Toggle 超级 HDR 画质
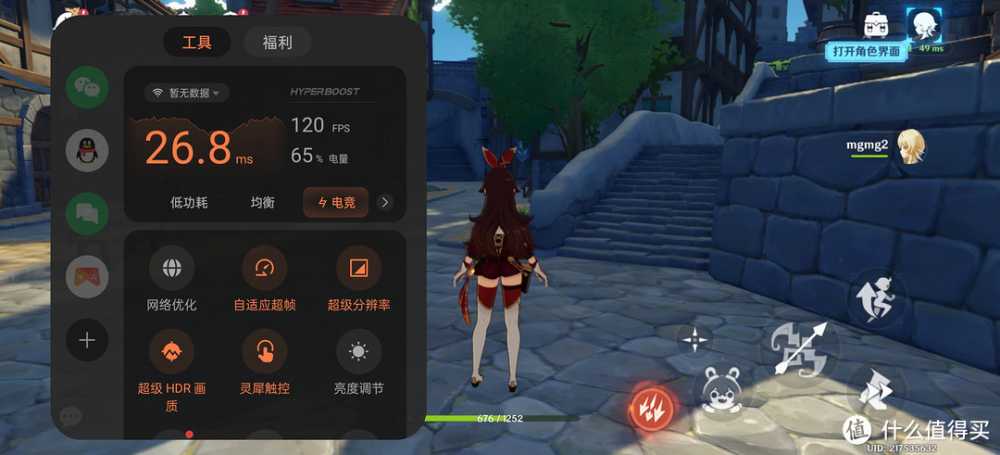This screenshot has width=1000, height=455. (172, 352)
